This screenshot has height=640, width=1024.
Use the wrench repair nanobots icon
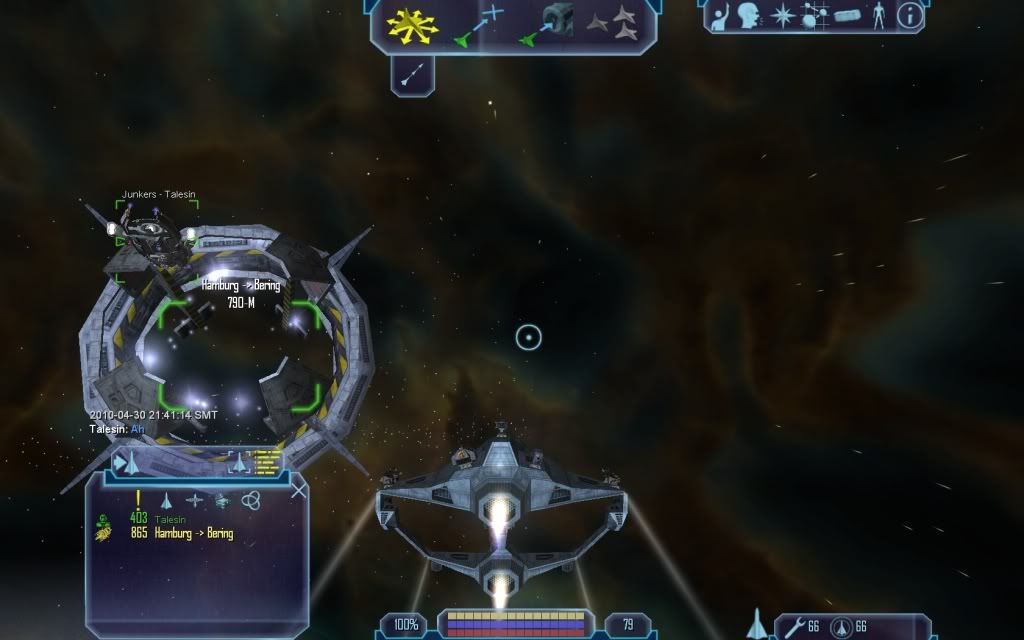(796, 627)
